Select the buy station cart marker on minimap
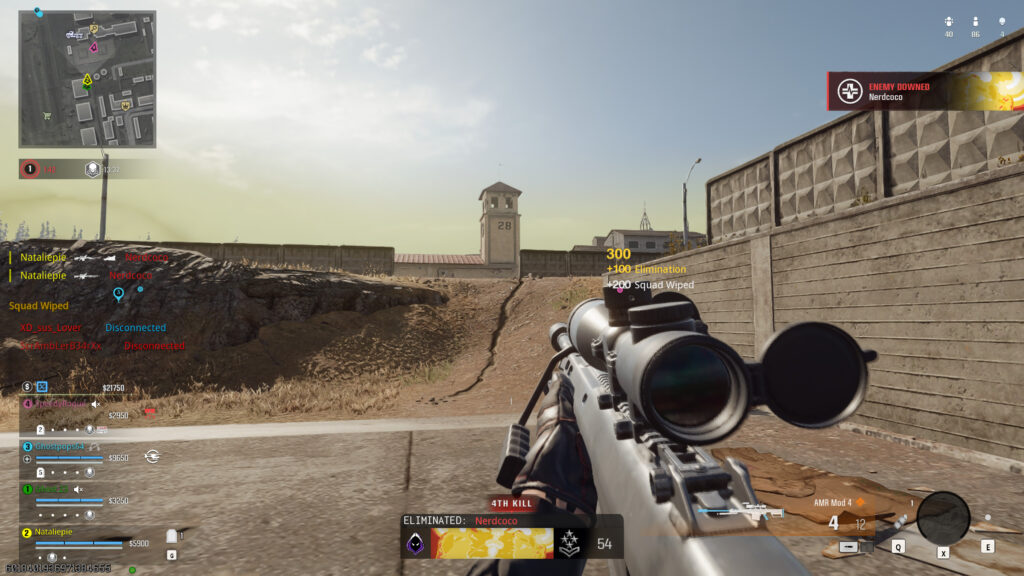Screen dimensions: 1024x576 [x=47, y=115]
